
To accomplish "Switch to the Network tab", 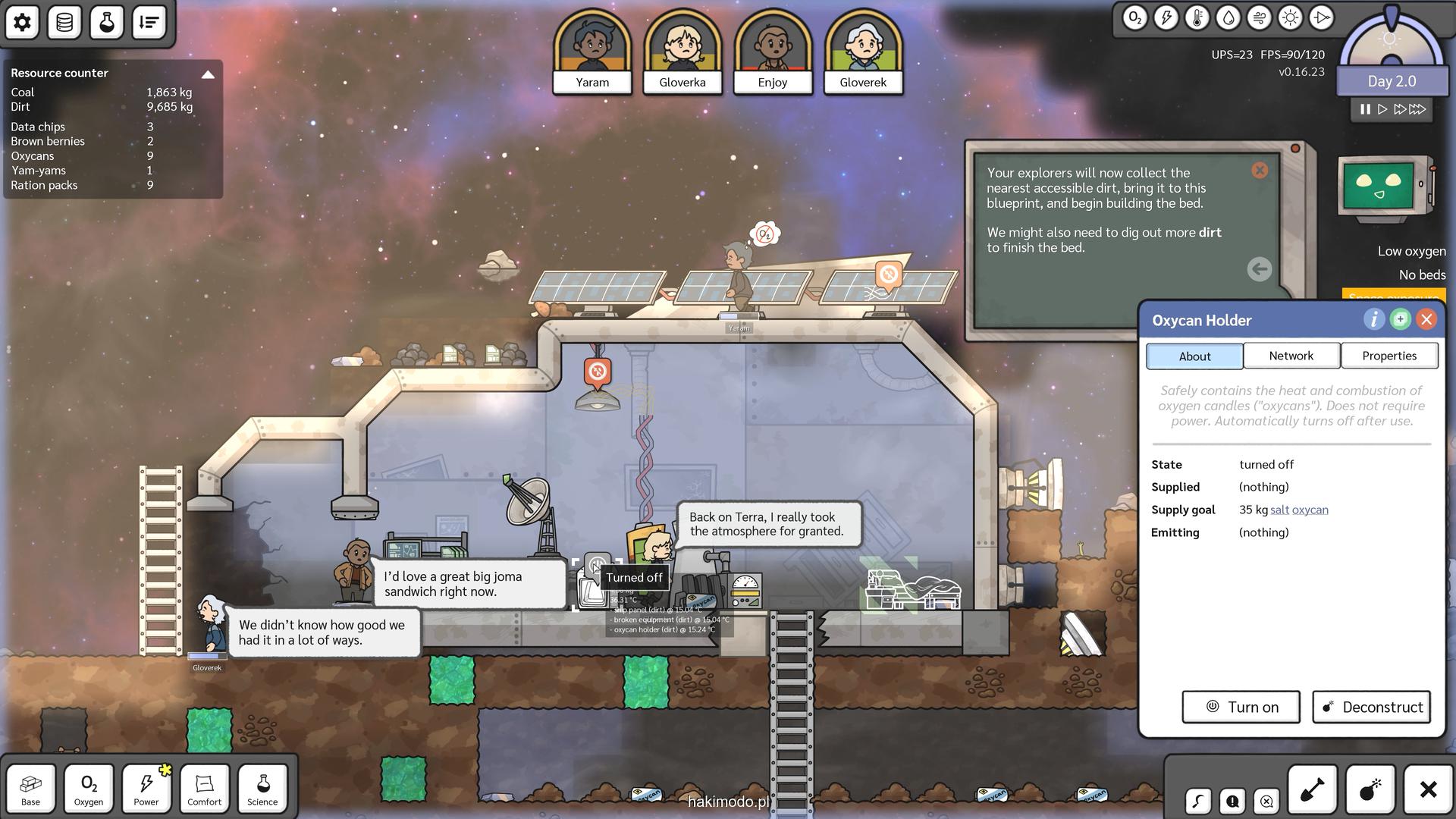I will pos(1291,356).
